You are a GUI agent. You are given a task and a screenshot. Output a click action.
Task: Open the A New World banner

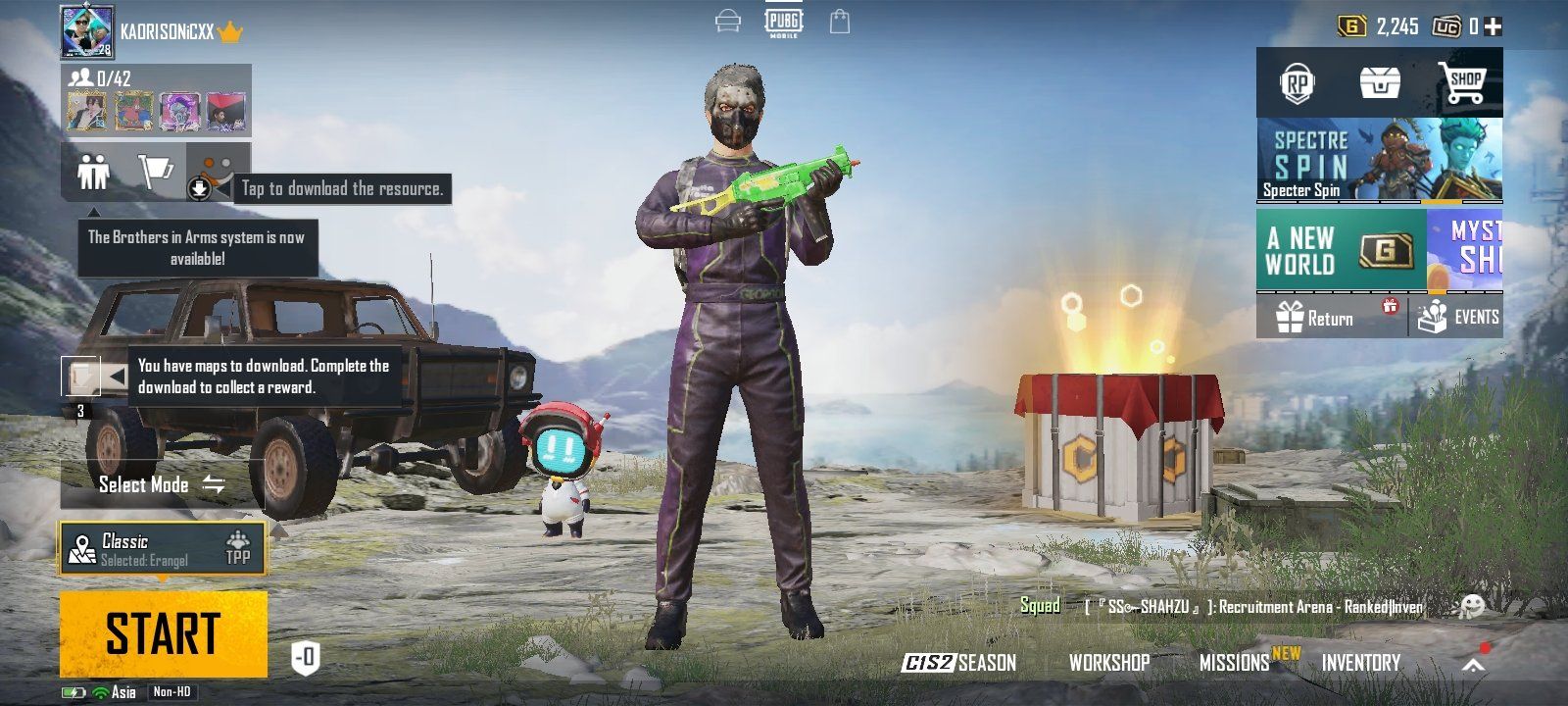click(1340, 250)
